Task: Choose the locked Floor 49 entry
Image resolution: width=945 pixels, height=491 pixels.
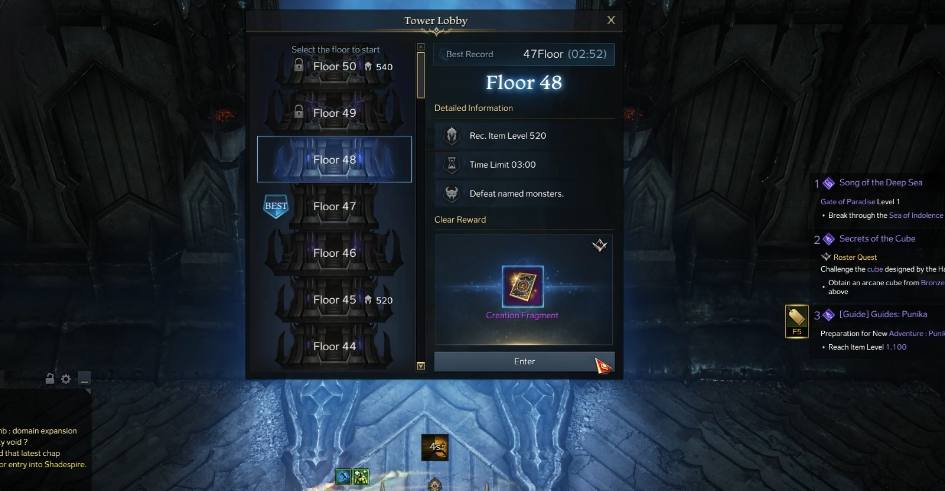Action: 334,113
